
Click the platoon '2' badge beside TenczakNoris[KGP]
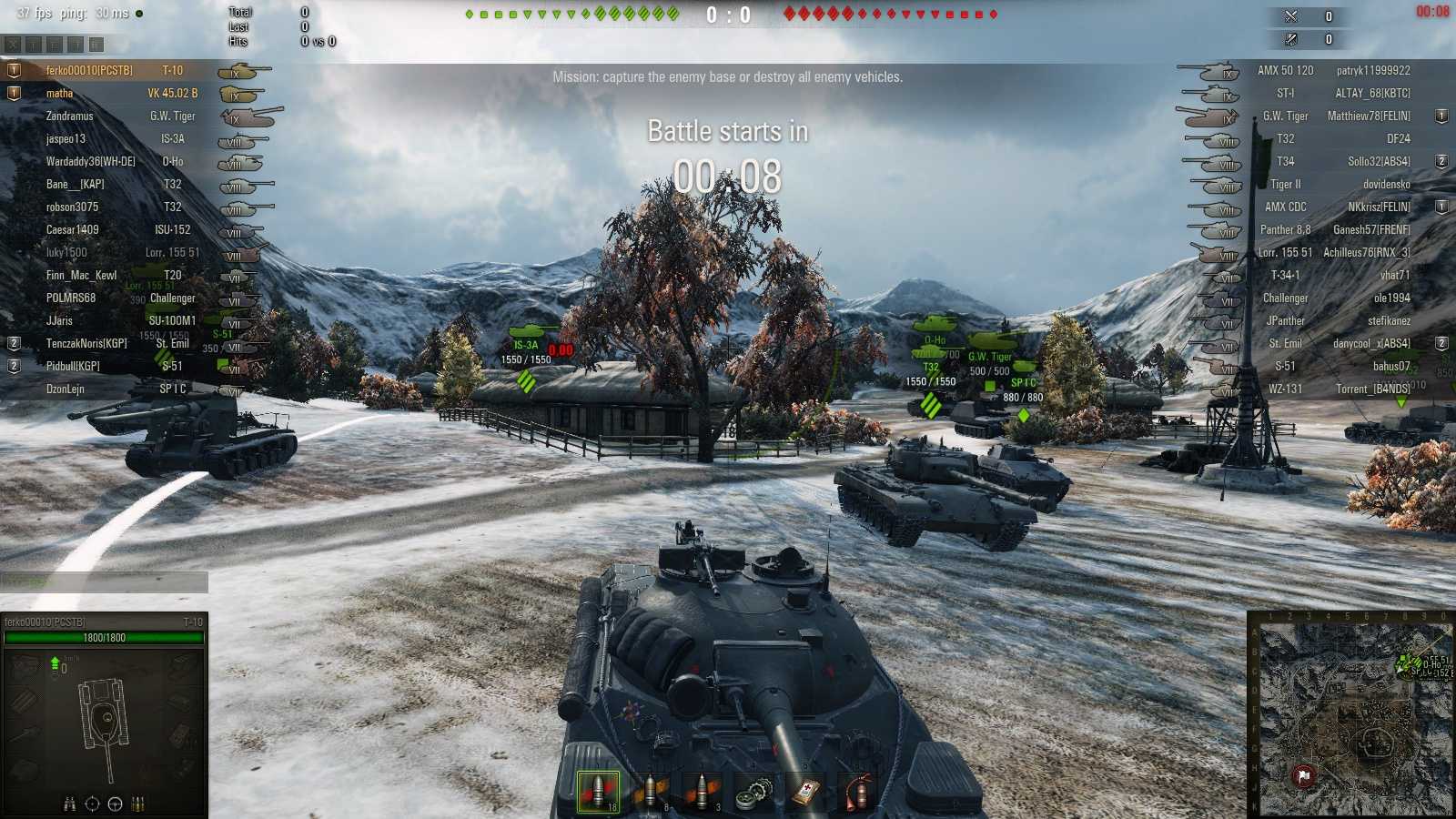pos(13,344)
